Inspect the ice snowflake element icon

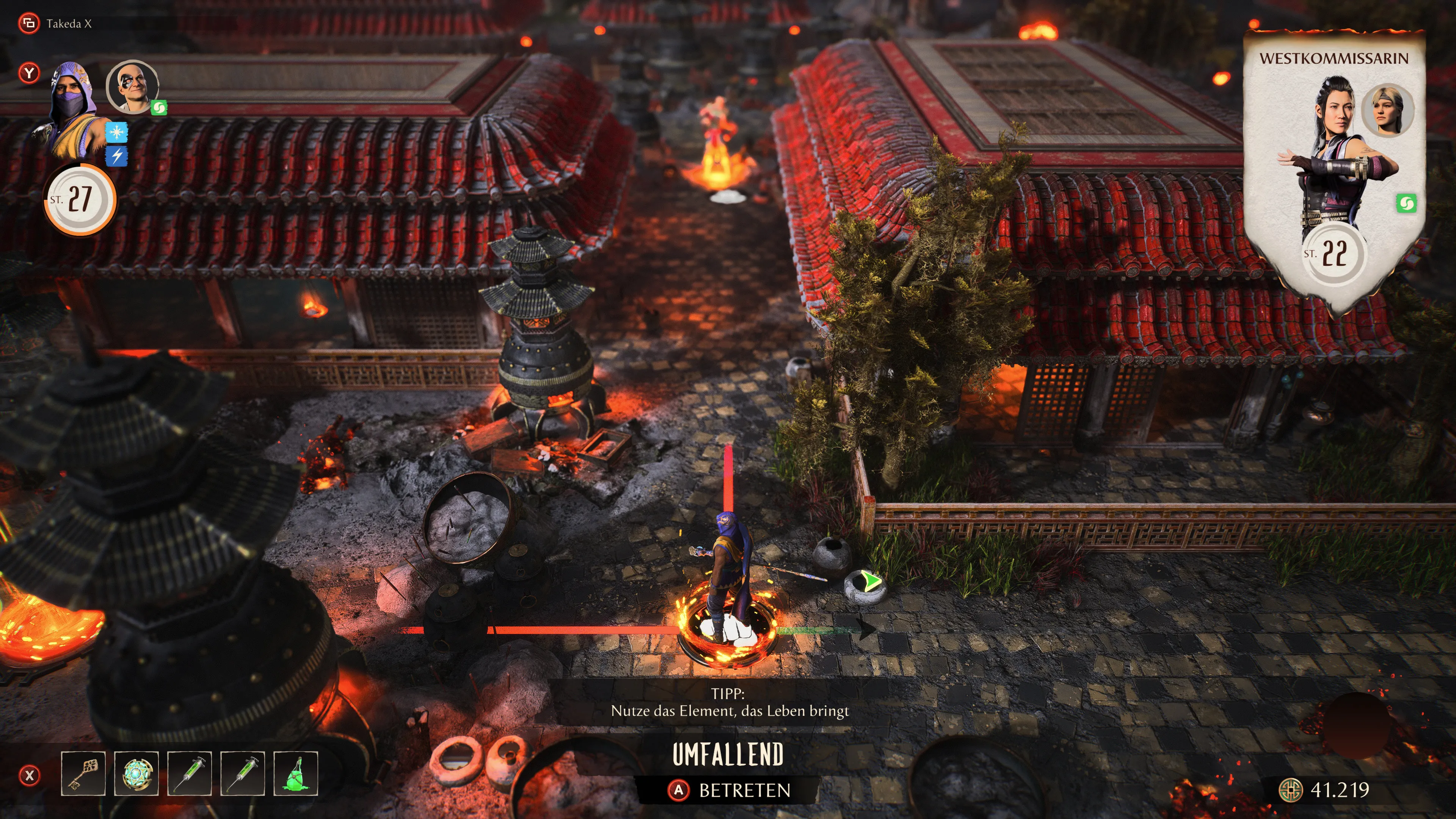click(x=117, y=133)
